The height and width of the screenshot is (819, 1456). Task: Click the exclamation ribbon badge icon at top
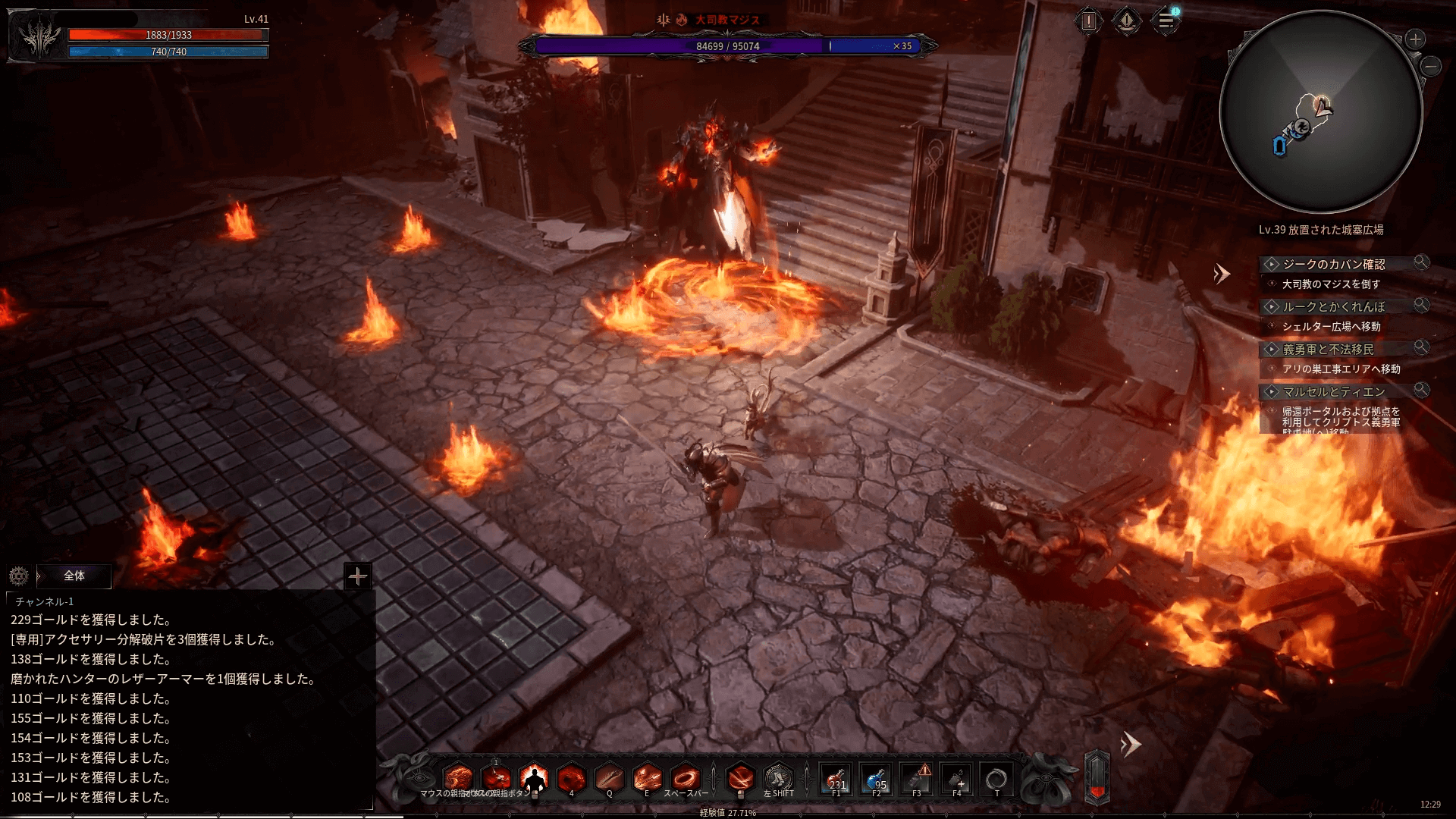pos(1127,21)
